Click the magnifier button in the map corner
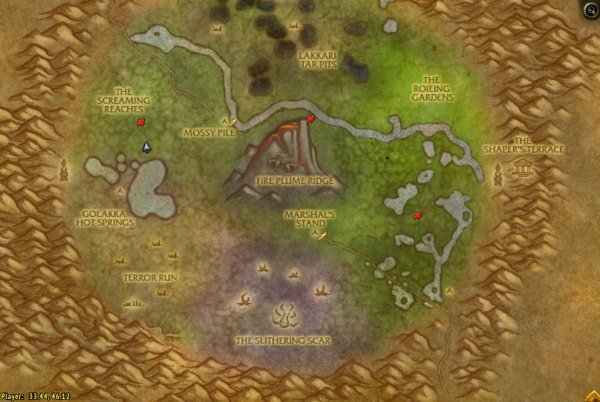This screenshot has width=600, height=402. pos(590,9)
